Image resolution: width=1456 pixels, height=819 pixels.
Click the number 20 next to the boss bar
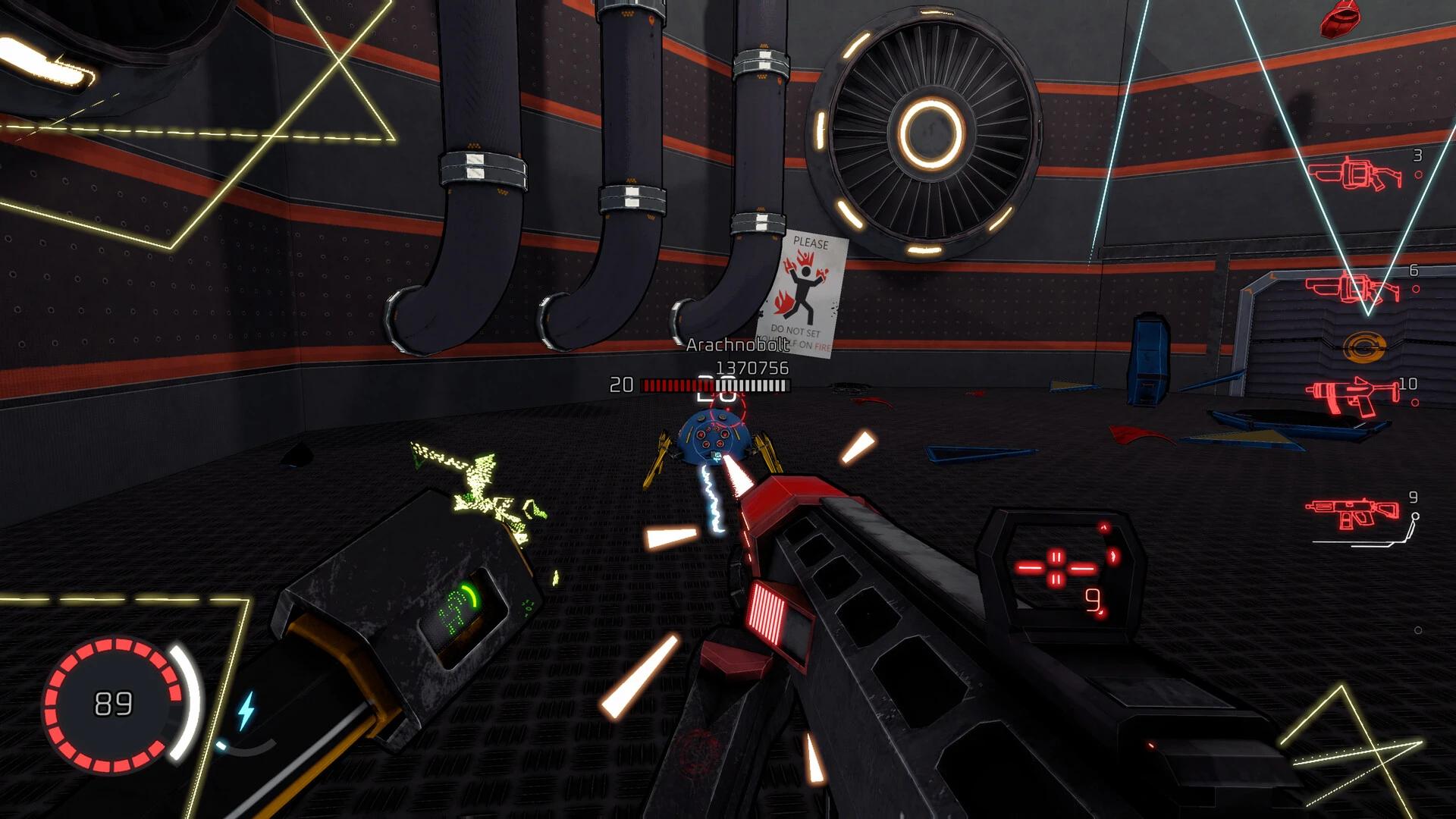click(x=622, y=385)
